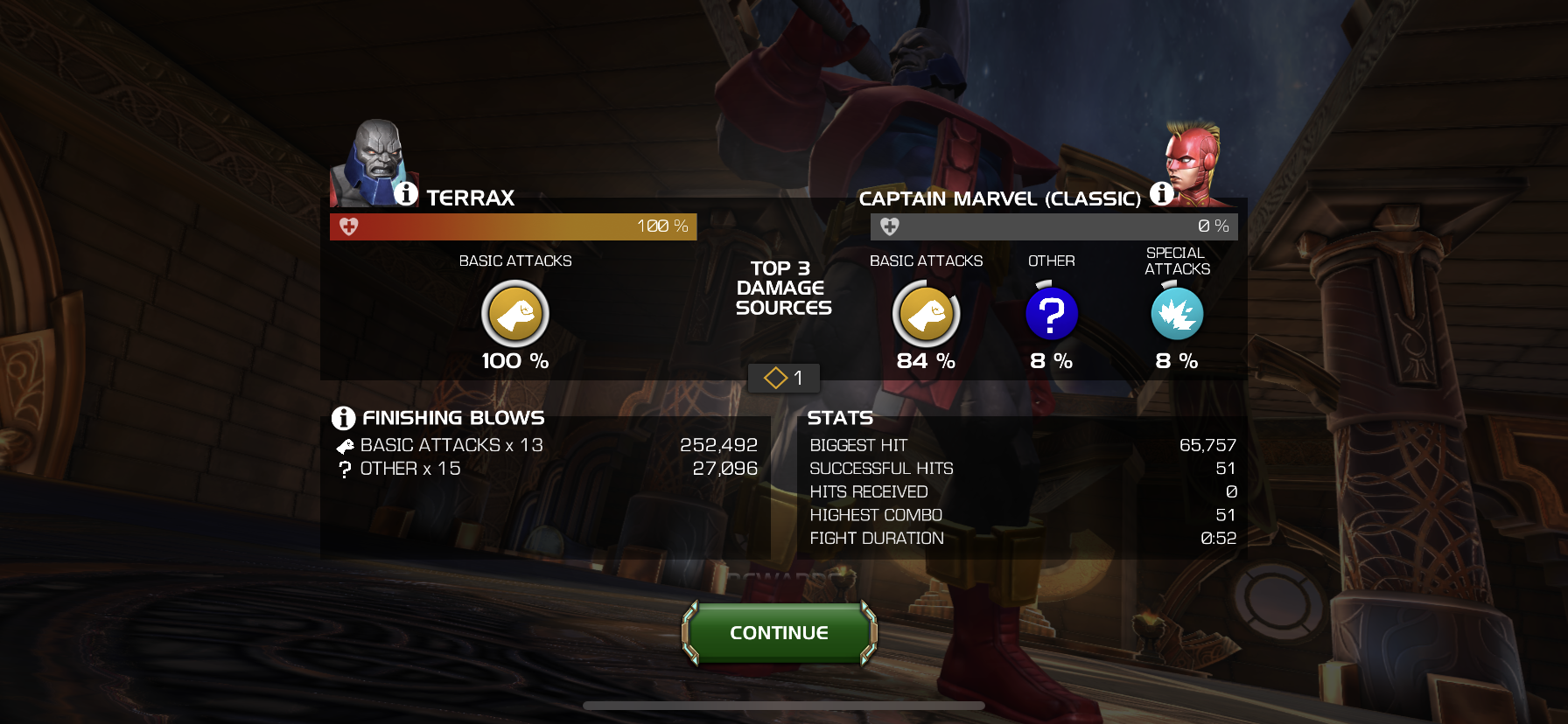
Task: Open the Finishing Blows info icon
Action: pos(343,418)
